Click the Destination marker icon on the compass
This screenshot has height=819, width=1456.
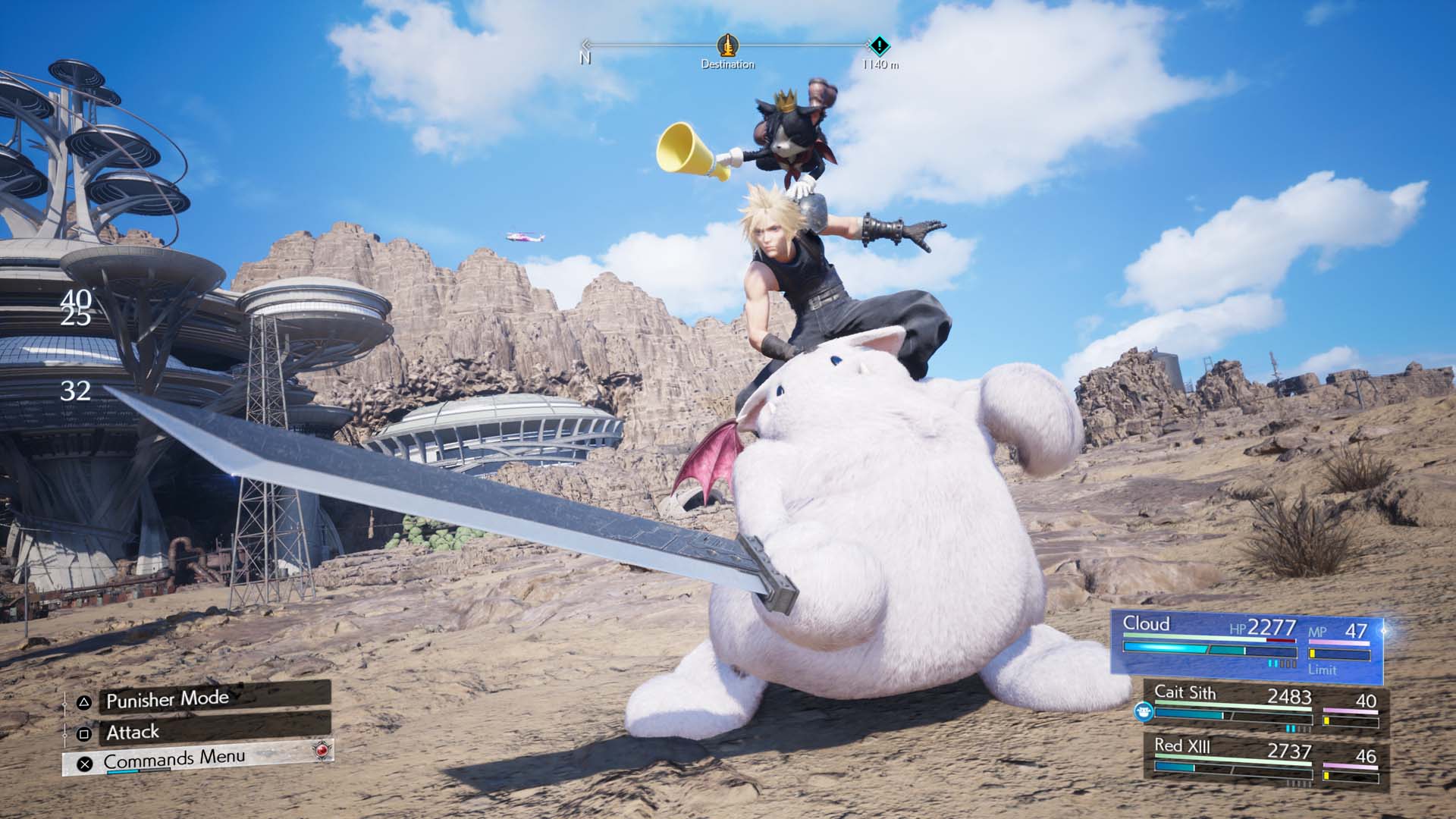(x=726, y=47)
